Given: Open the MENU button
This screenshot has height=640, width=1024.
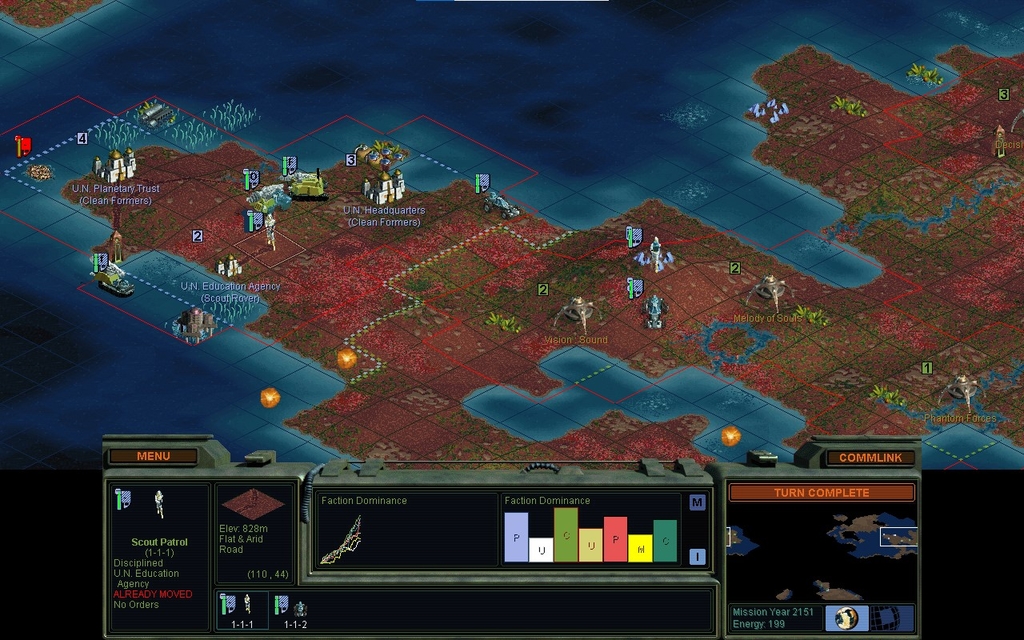Looking at the screenshot, I should 153,456.
